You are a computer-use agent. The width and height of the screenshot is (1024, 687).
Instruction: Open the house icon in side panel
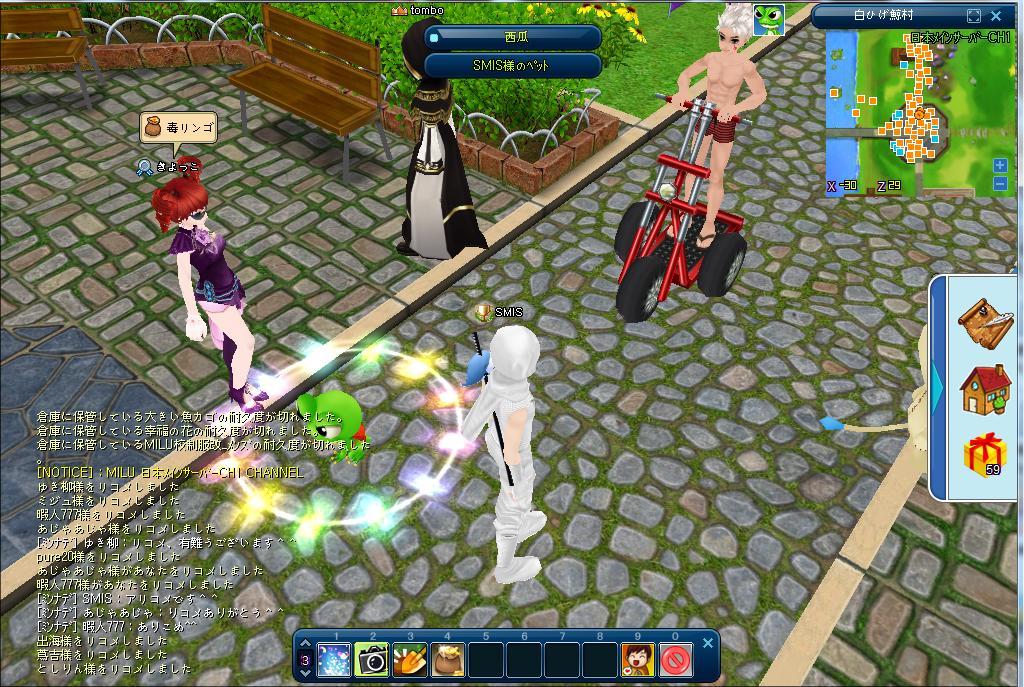point(985,388)
